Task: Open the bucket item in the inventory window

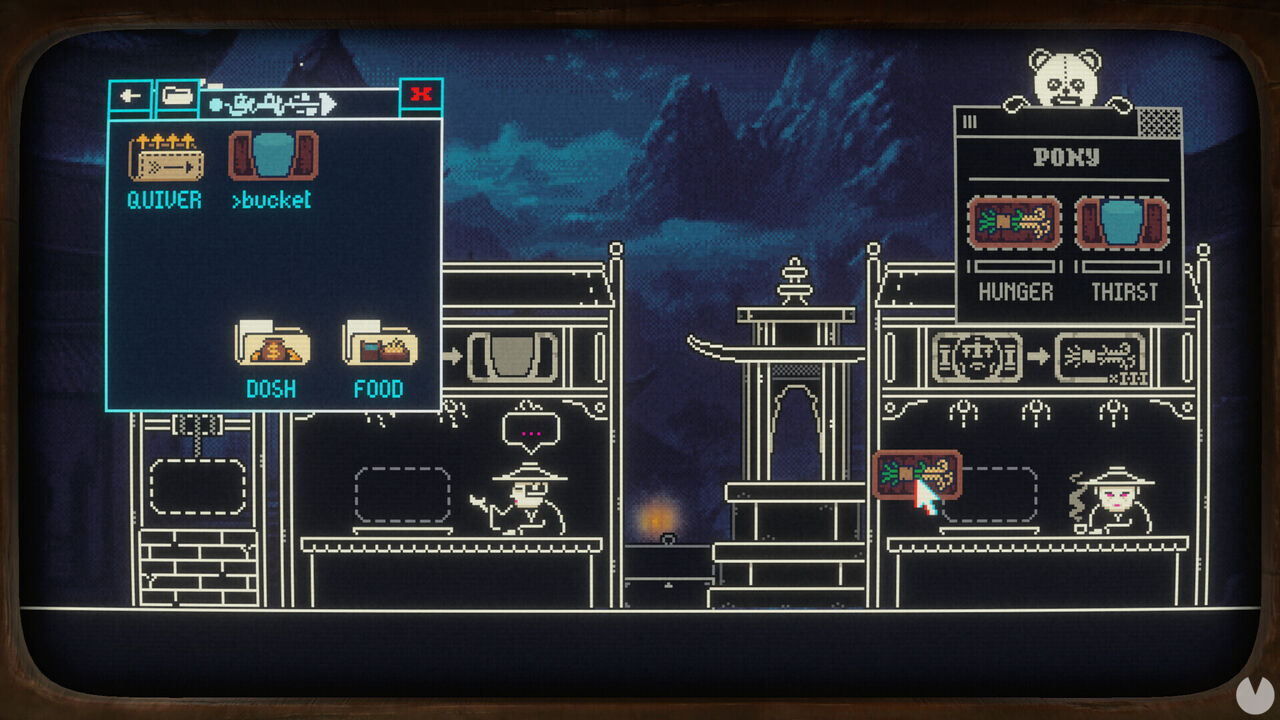Action: tap(273, 158)
